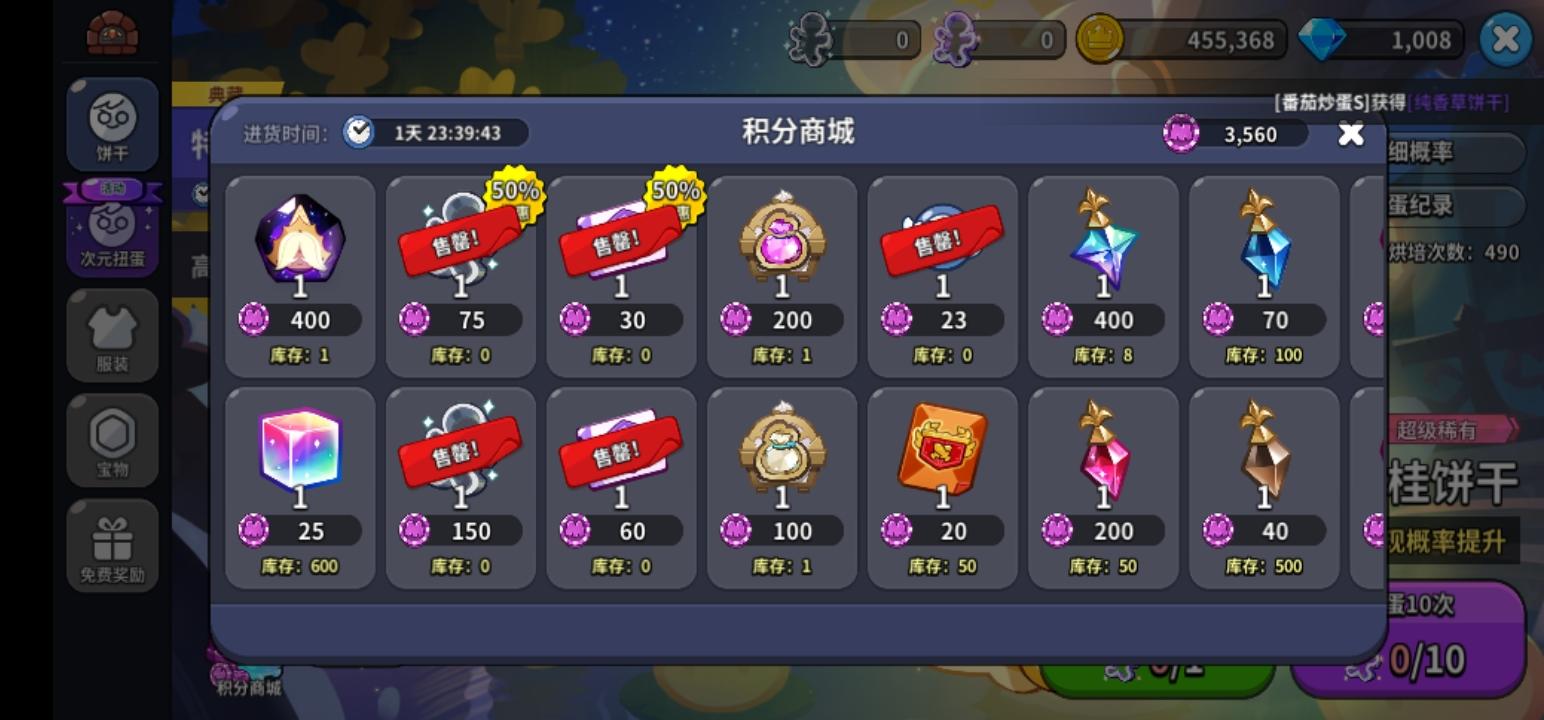Select the sold-out item priced 75
Viewport: 1544px width, 720px height.
pos(461,245)
